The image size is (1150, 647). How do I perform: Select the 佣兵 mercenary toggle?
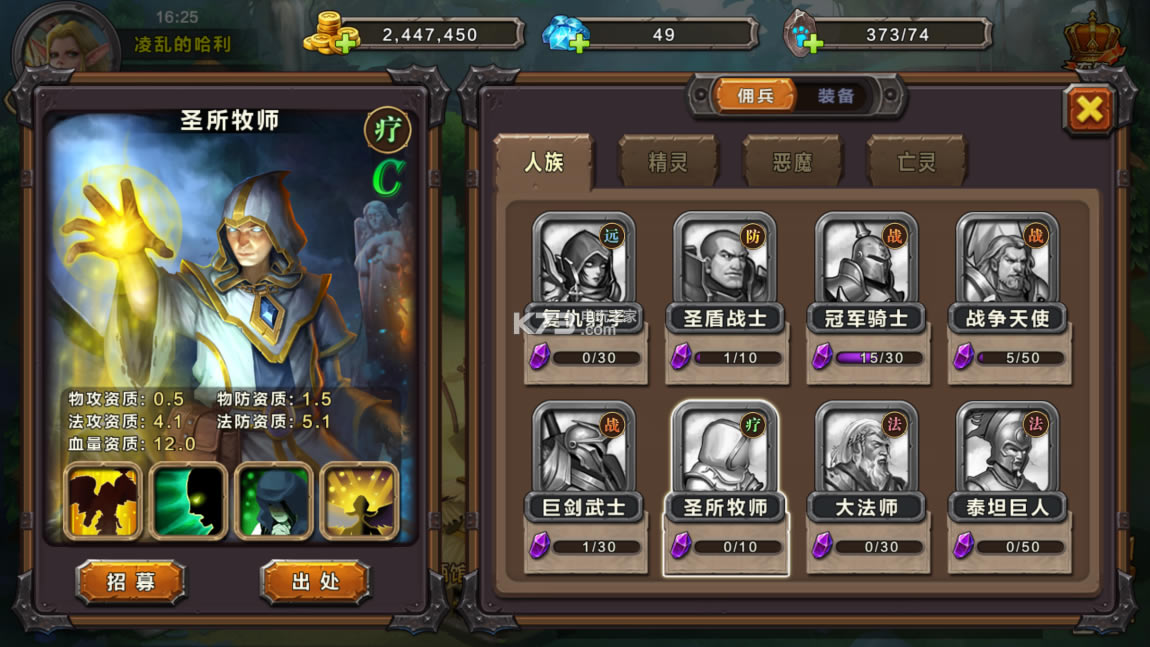click(x=756, y=96)
